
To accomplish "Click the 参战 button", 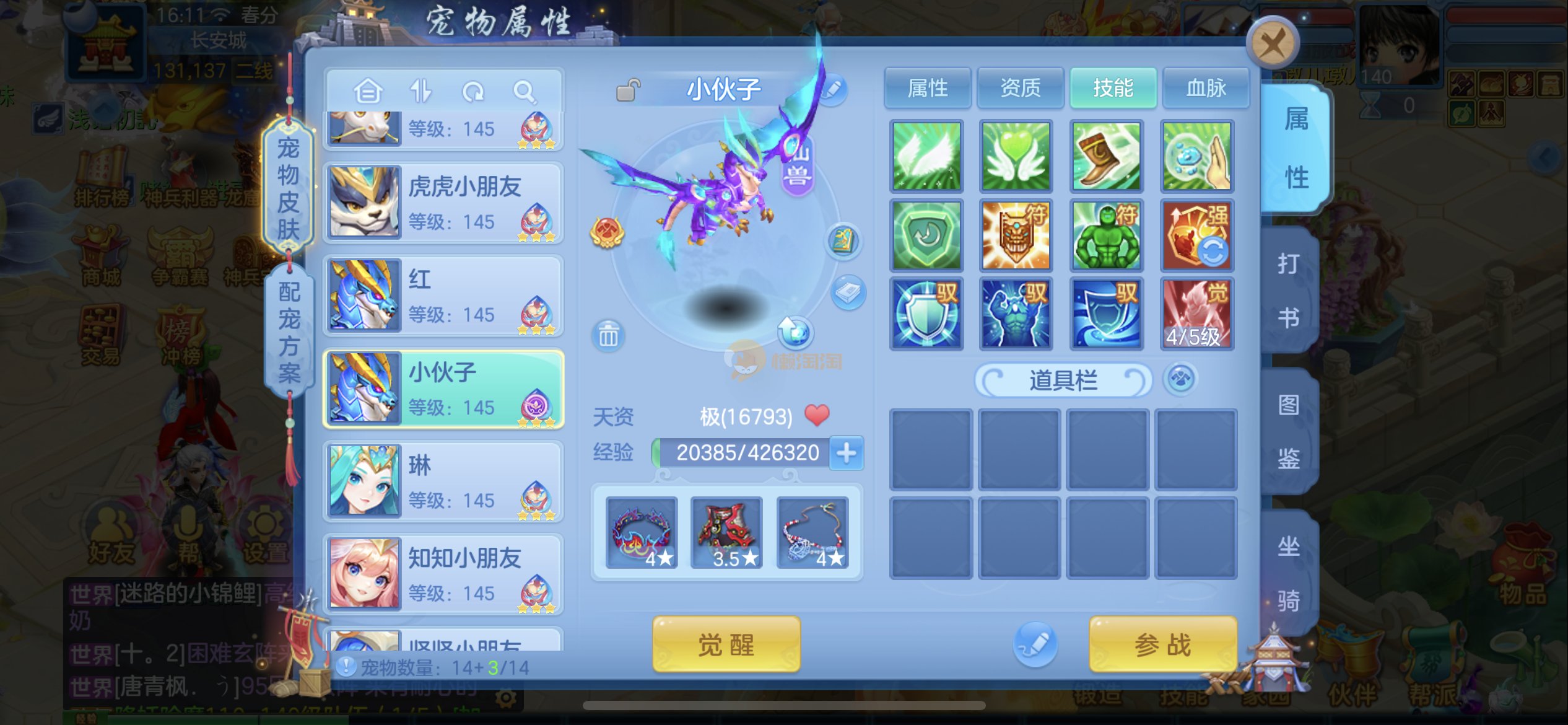I will pos(1162,644).
